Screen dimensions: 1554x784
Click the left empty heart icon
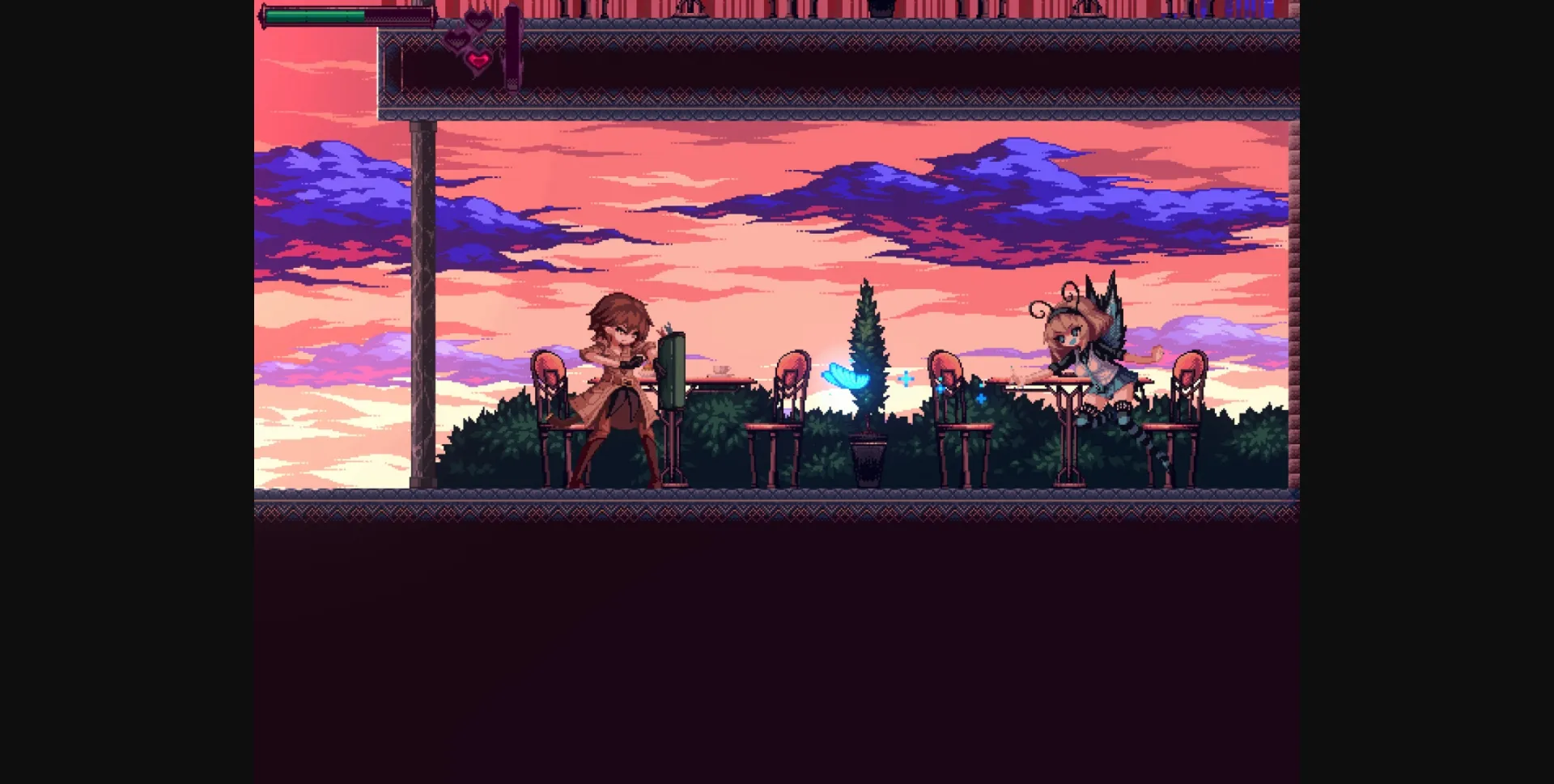point(458,39)
